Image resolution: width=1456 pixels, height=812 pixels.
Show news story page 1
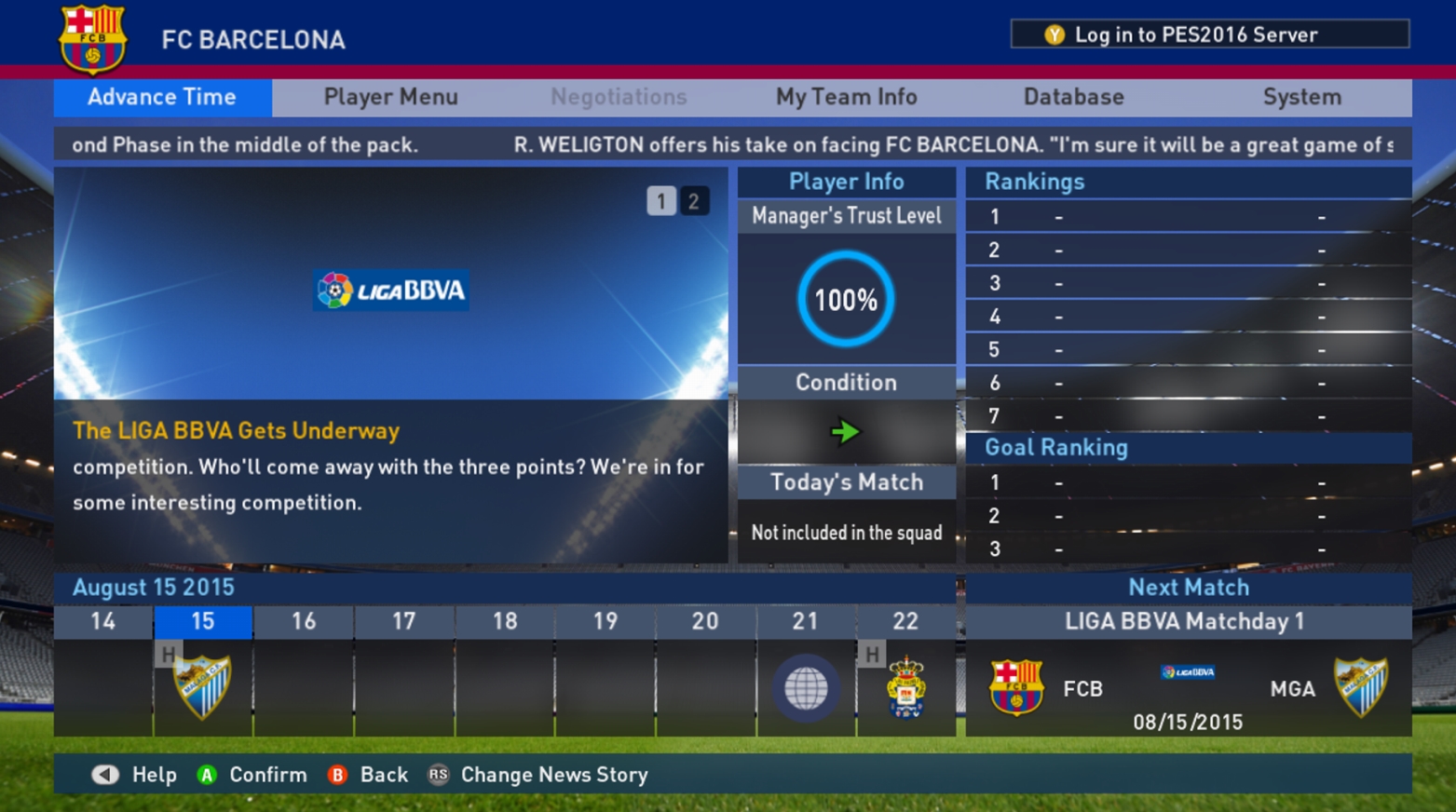point(661,201)
